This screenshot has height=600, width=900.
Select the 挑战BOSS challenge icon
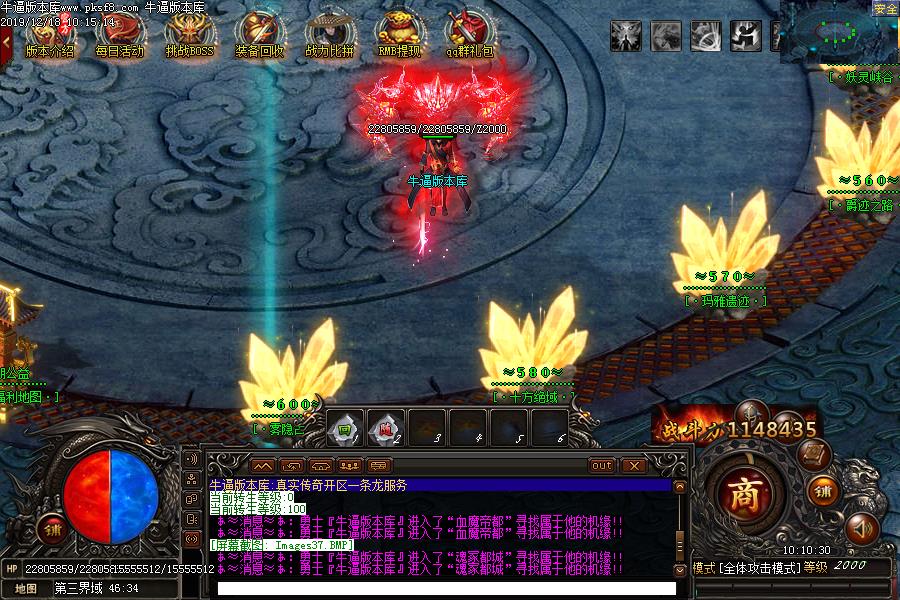(x=189, y=33)
